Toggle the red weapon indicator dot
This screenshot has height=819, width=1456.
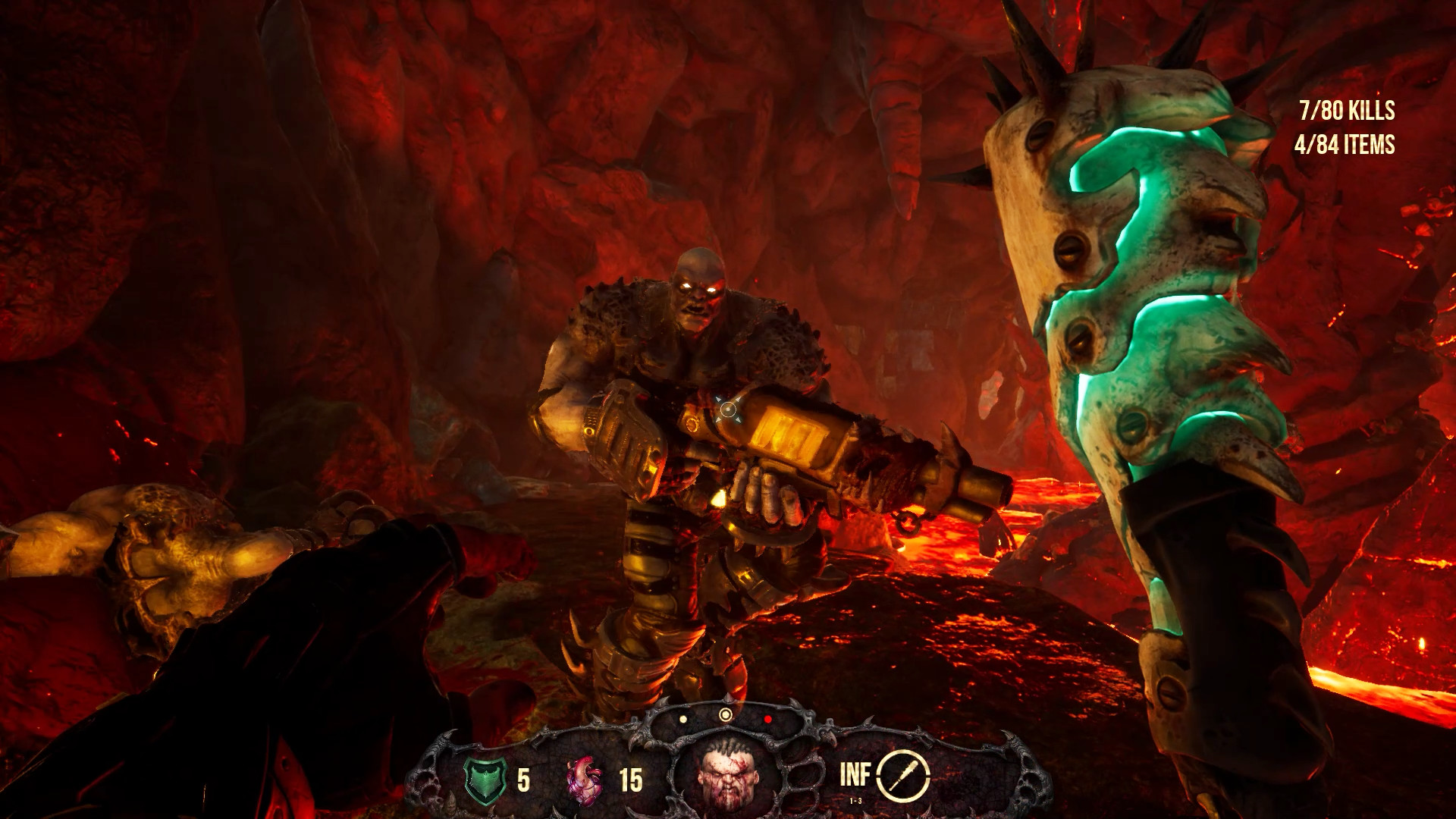767,718
